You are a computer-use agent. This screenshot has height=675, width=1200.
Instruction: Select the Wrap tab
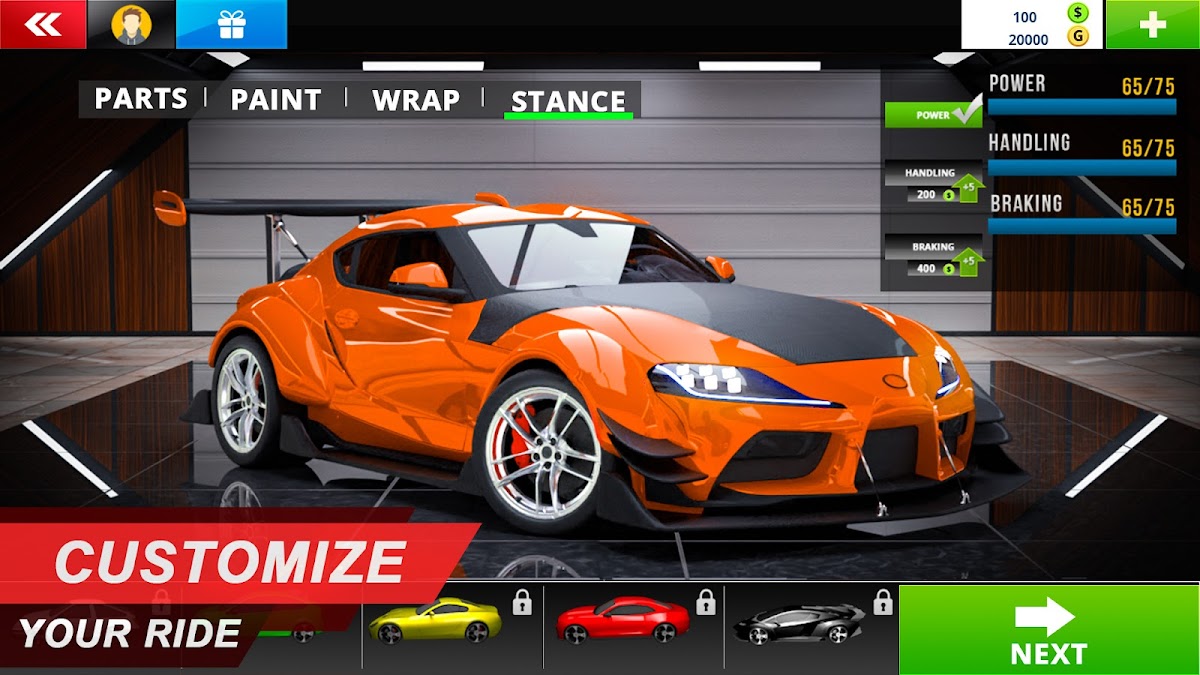(x=416, y=100)
